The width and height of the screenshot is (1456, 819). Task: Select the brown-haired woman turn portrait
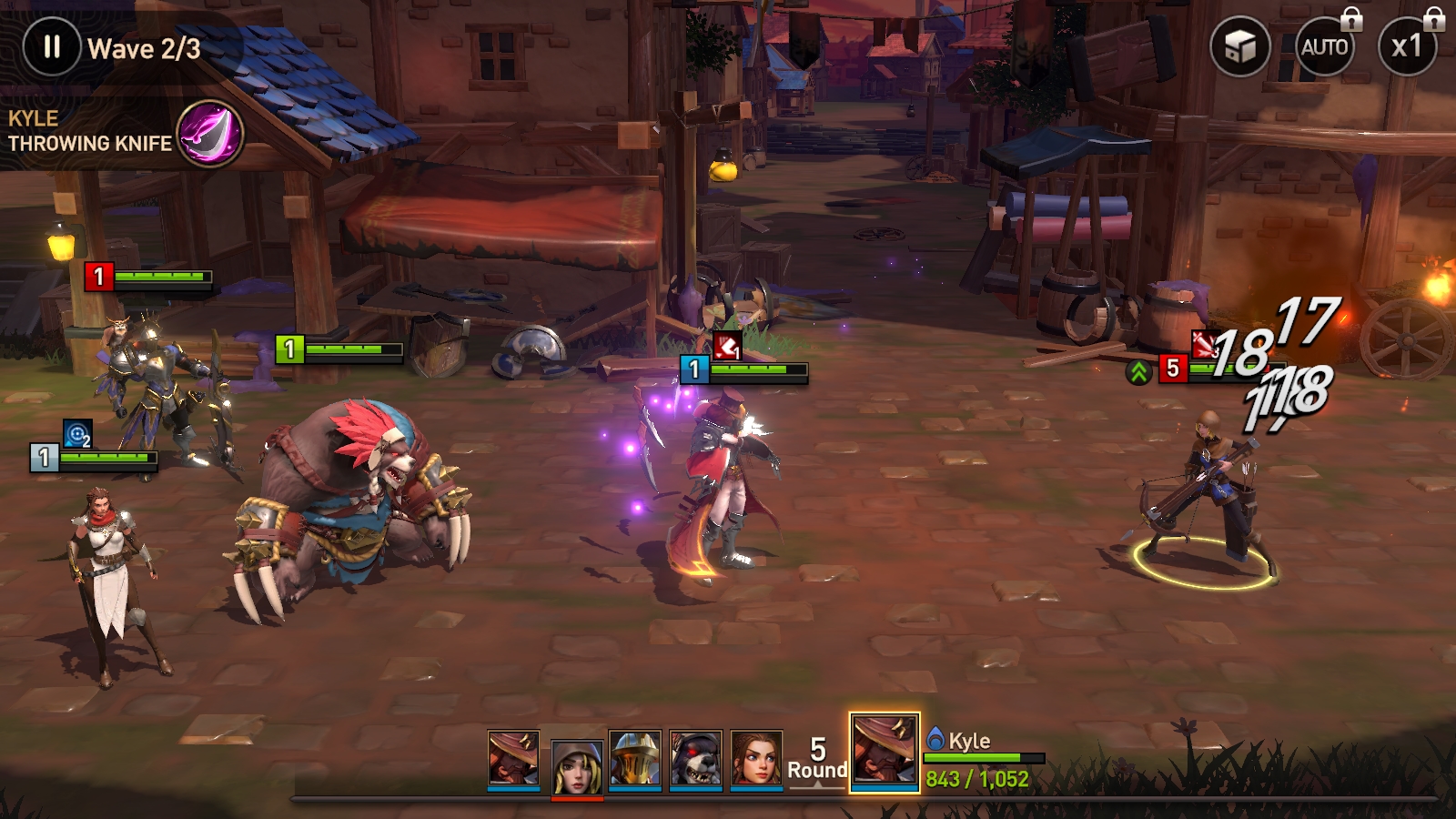pos(756,759)
